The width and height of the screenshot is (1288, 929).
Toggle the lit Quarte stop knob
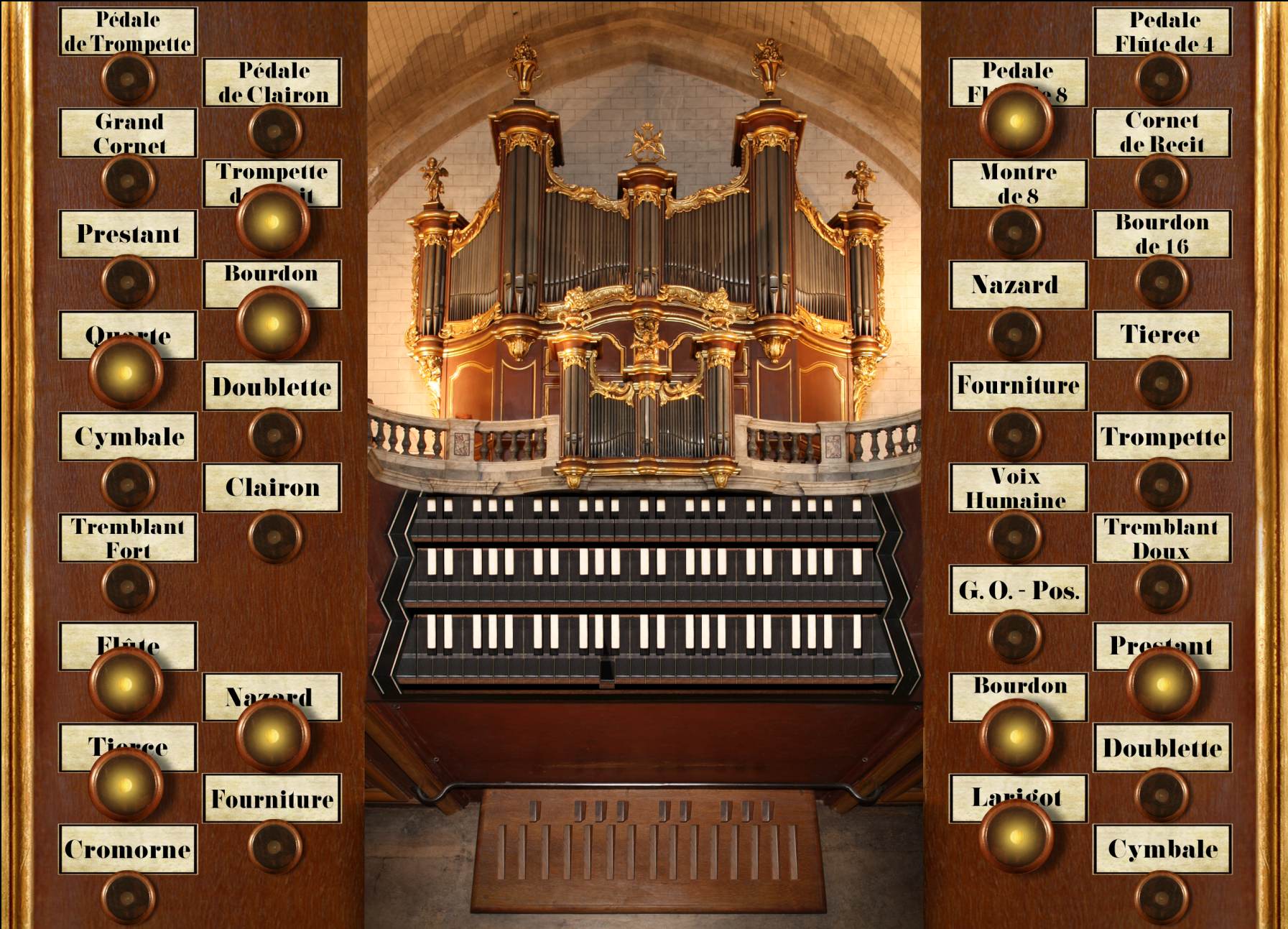[x=126, y=372]
